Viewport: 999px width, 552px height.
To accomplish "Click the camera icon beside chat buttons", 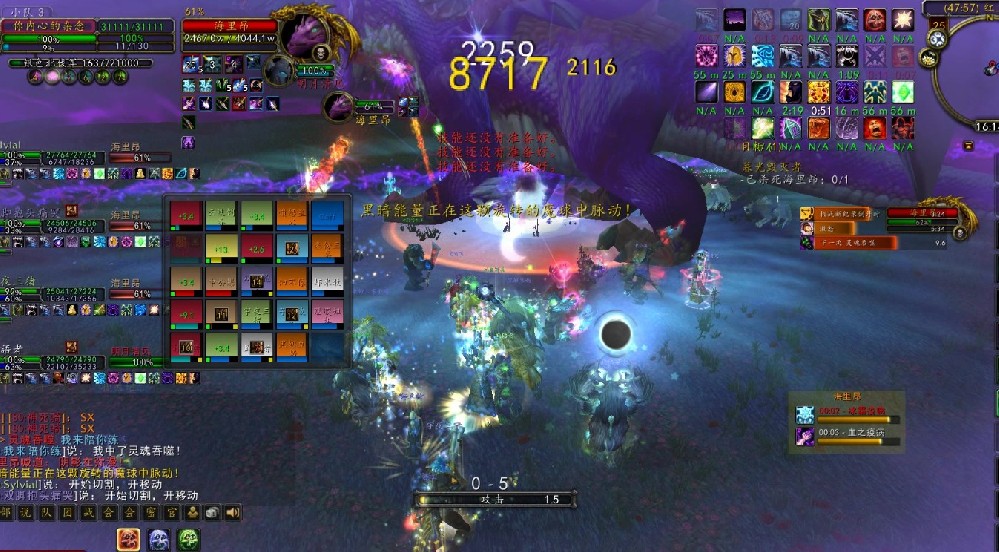I will [212, 513].
